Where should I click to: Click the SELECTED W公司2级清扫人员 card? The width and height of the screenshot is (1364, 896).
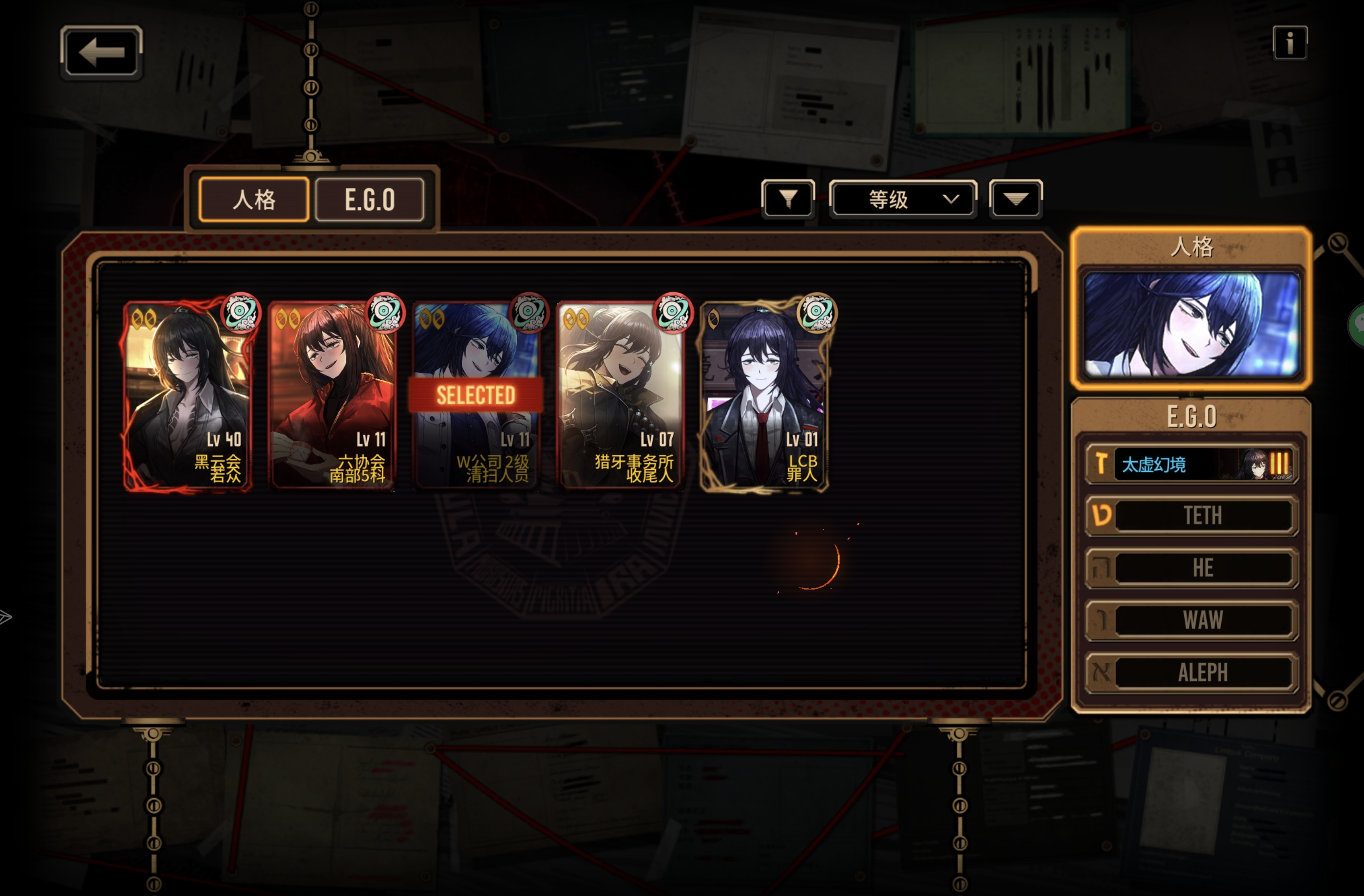coord(475,395)
